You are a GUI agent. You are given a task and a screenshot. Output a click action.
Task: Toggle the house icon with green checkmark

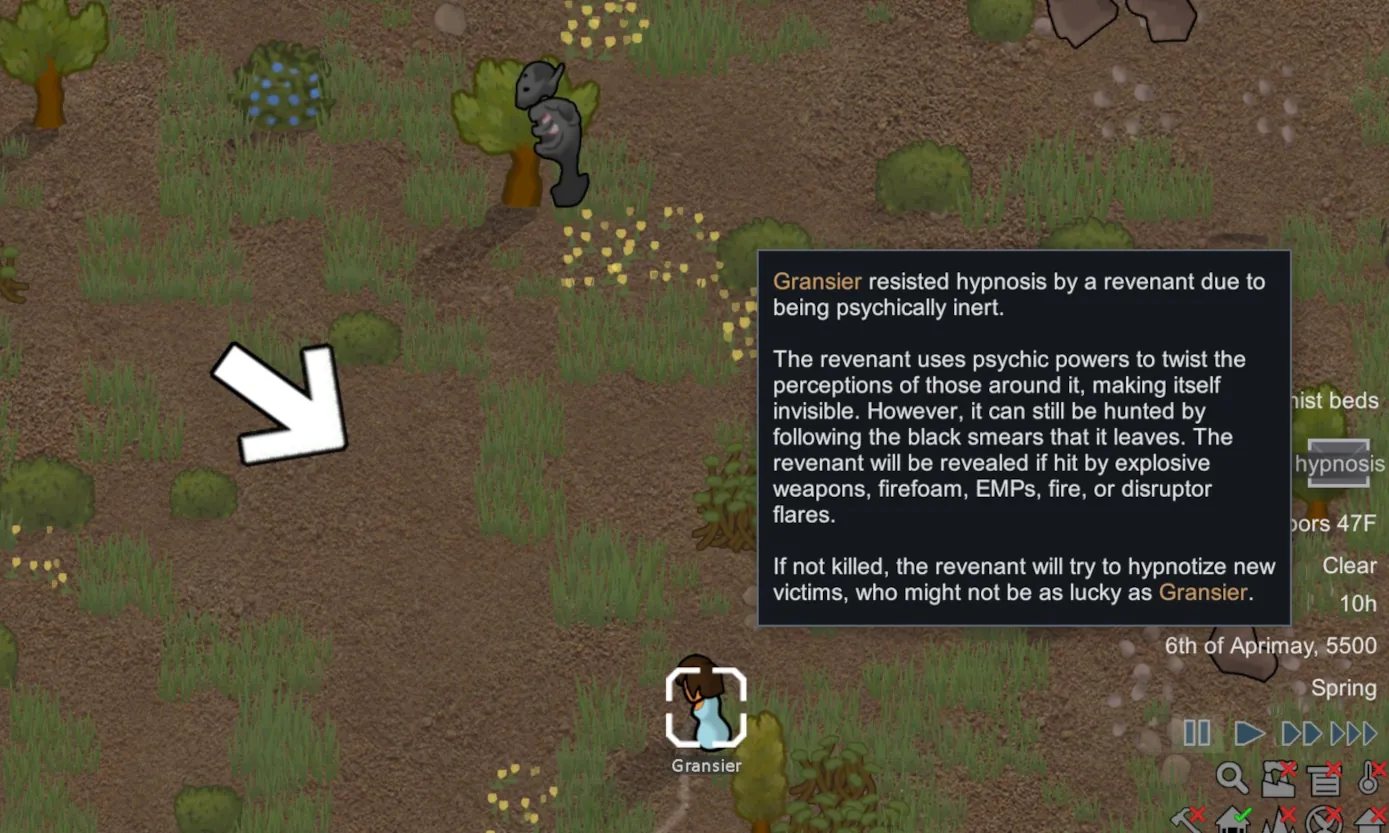click(1232, 821)
